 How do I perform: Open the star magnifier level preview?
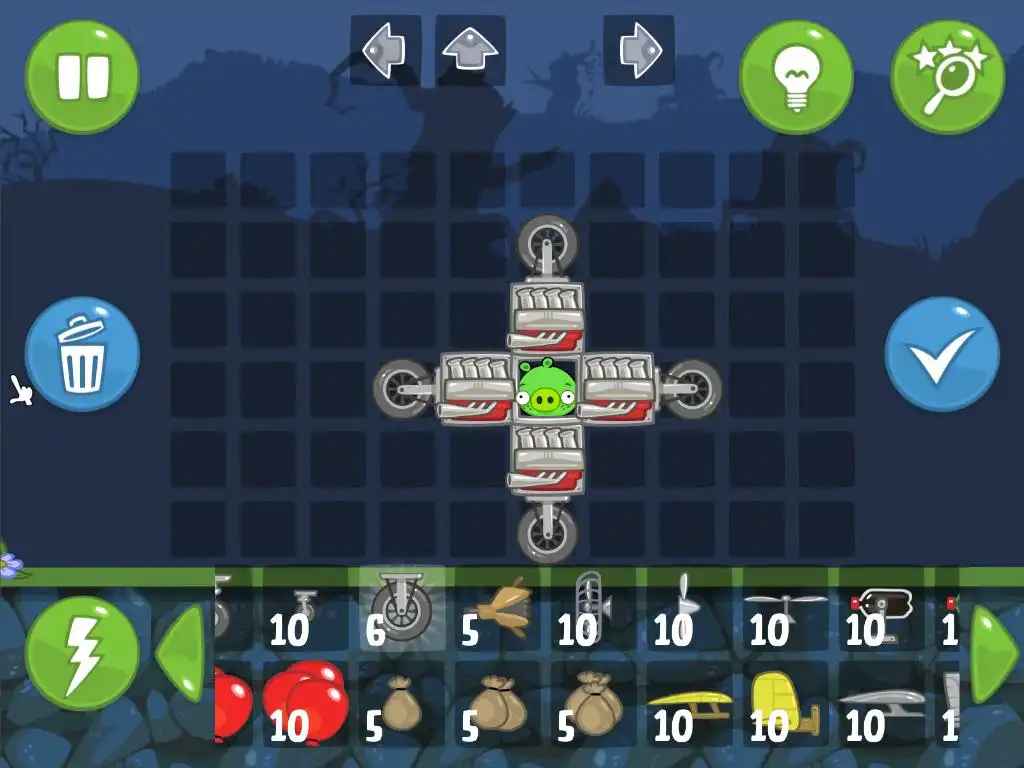point(947,77)
